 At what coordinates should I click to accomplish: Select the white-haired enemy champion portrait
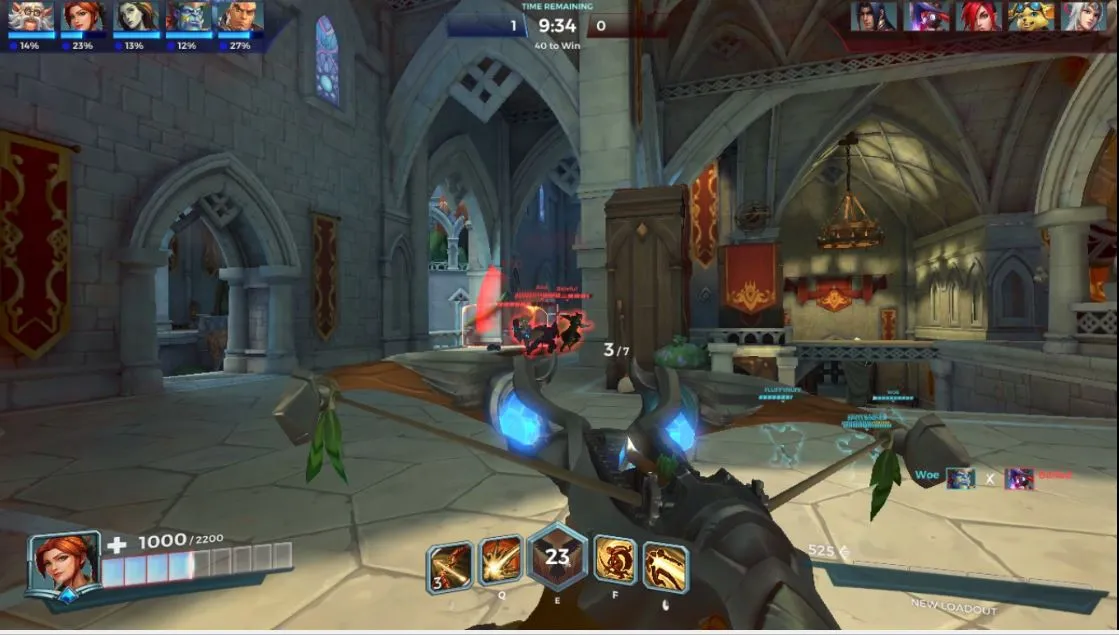[1083, 16]
